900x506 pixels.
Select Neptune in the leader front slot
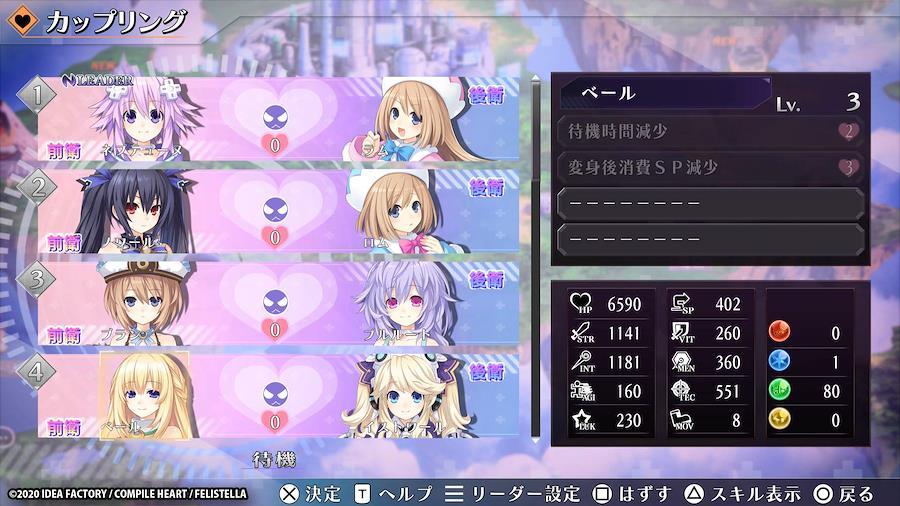pyautogui.click(x=142, y=121)
